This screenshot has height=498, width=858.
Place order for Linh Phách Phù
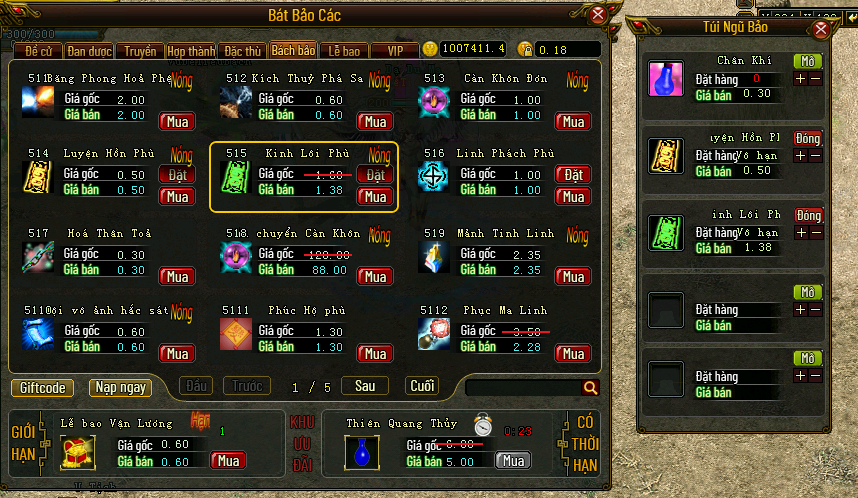click(573, 175)
